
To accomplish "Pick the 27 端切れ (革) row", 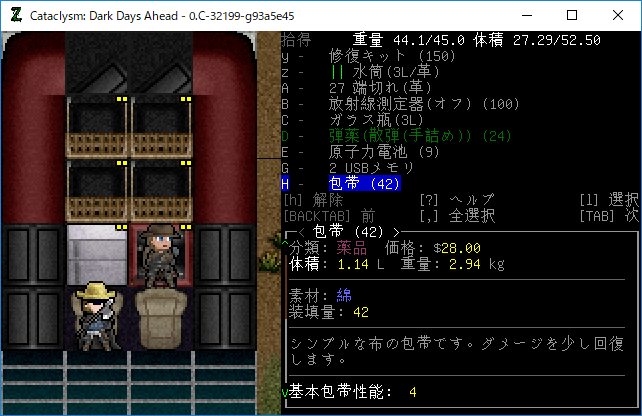I will pyautogui.click(x=380, y=88).
